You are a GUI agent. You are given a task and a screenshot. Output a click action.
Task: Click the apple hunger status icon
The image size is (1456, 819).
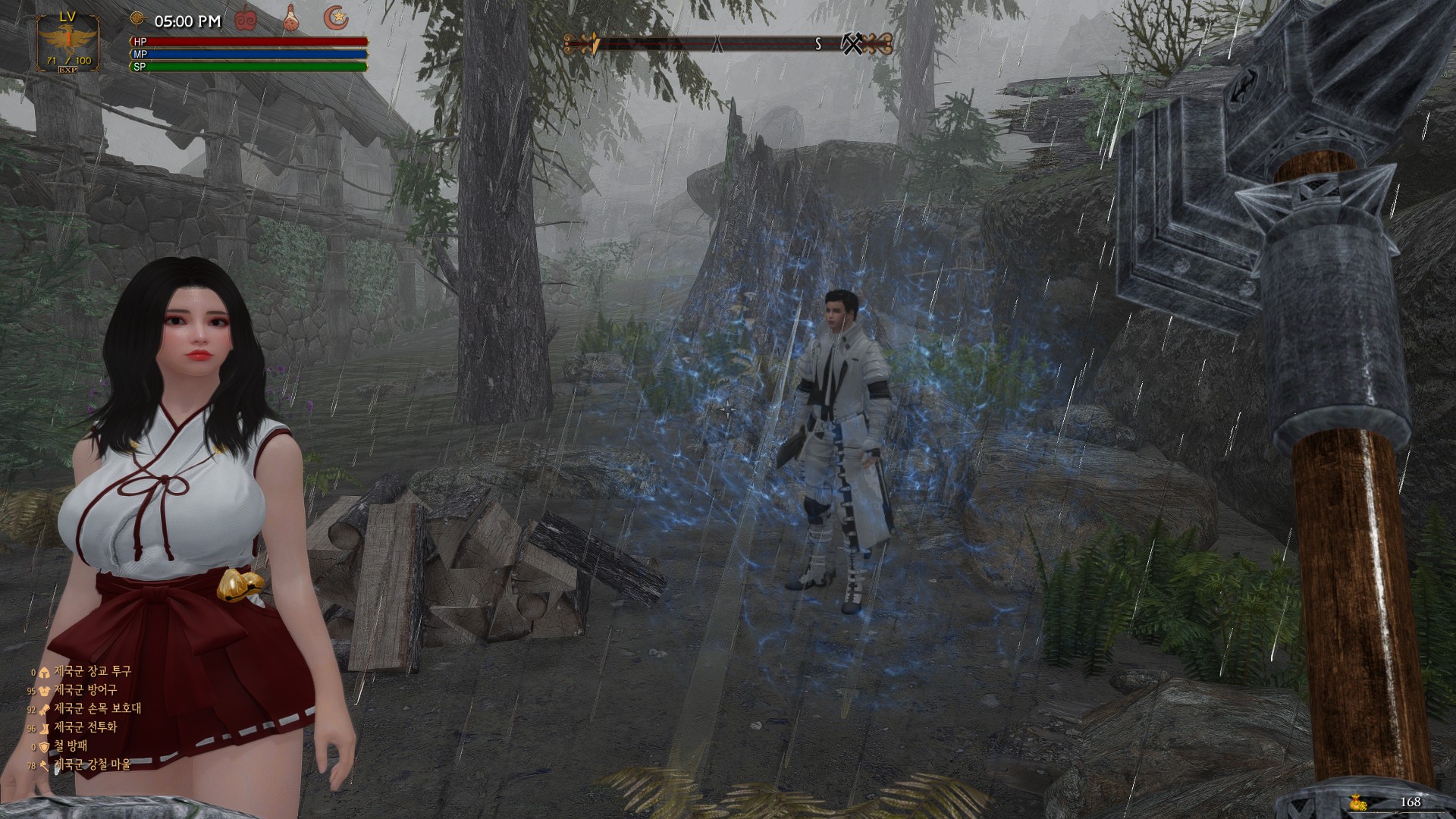246,17
